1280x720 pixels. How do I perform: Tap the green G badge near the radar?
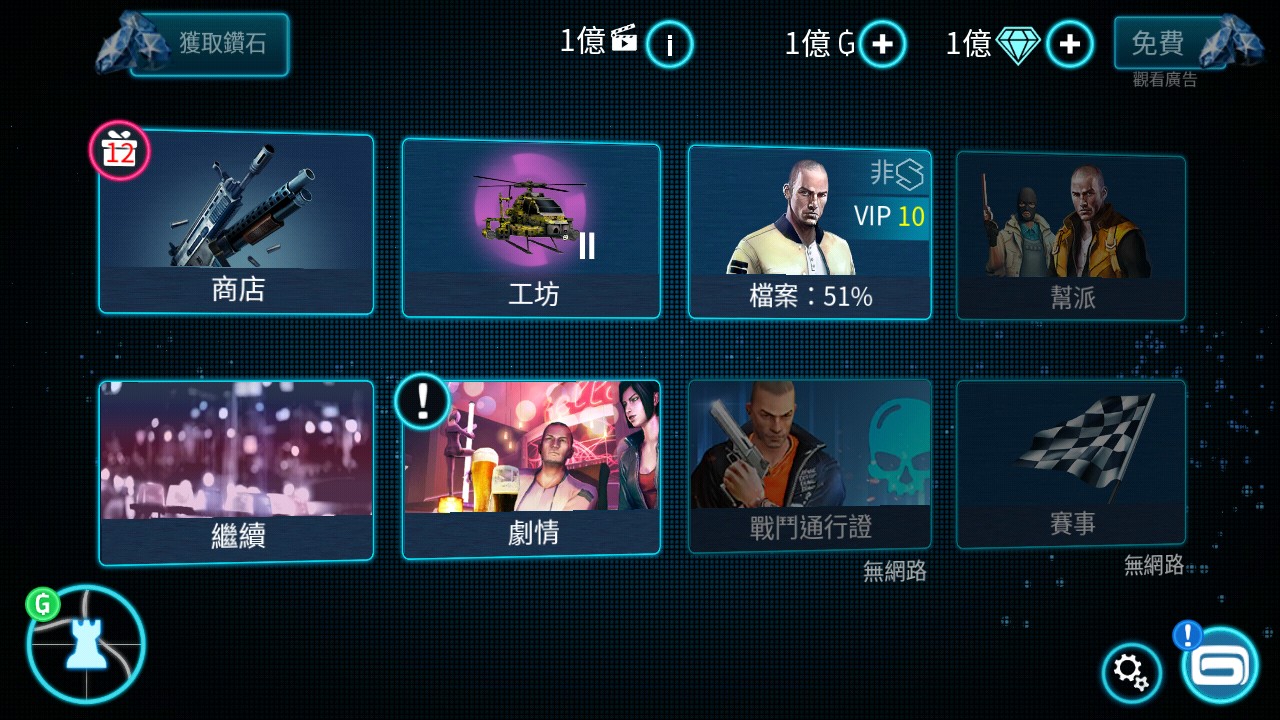42,604
